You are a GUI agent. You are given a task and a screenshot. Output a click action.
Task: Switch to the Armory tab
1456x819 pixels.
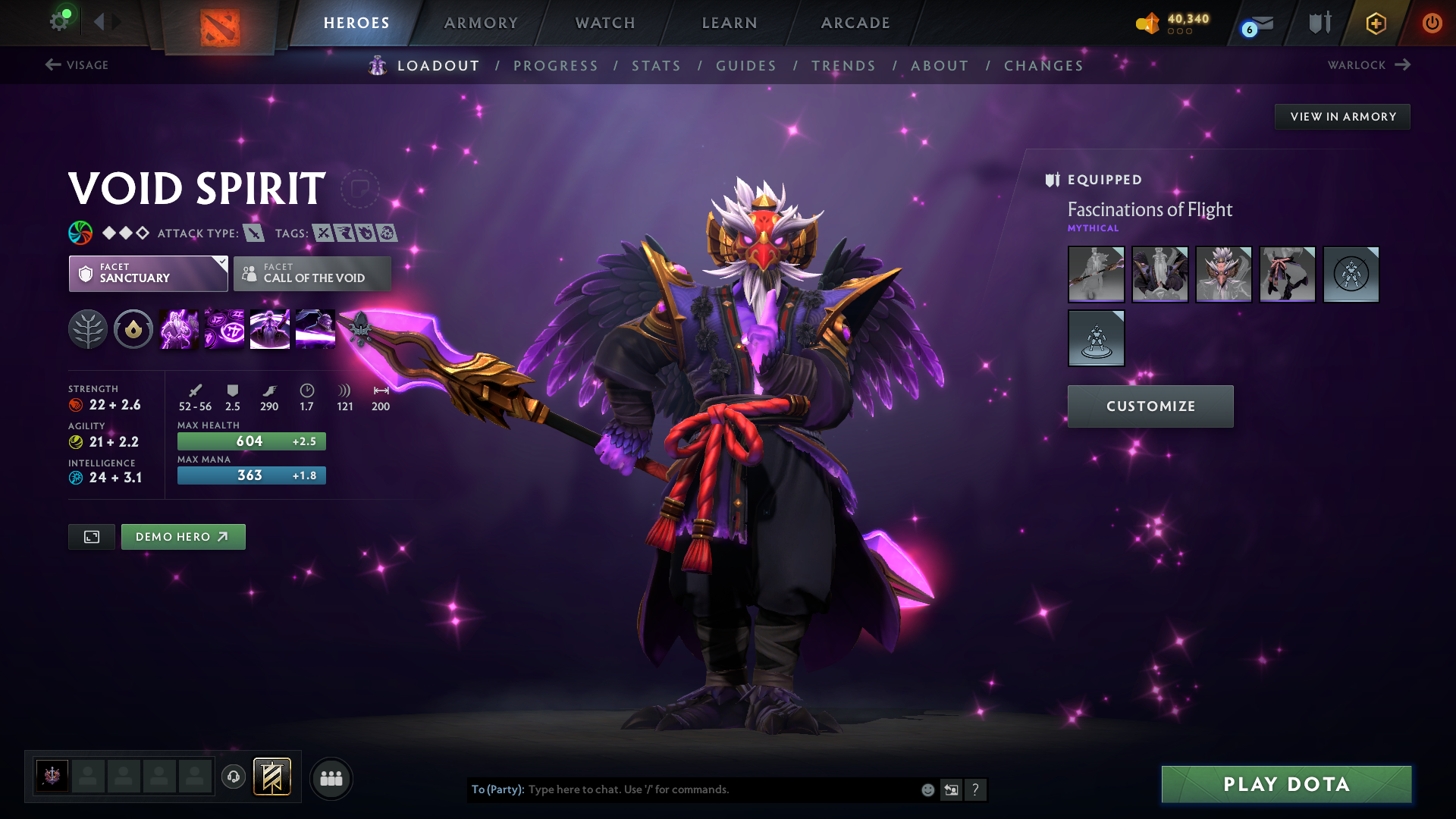481,23
